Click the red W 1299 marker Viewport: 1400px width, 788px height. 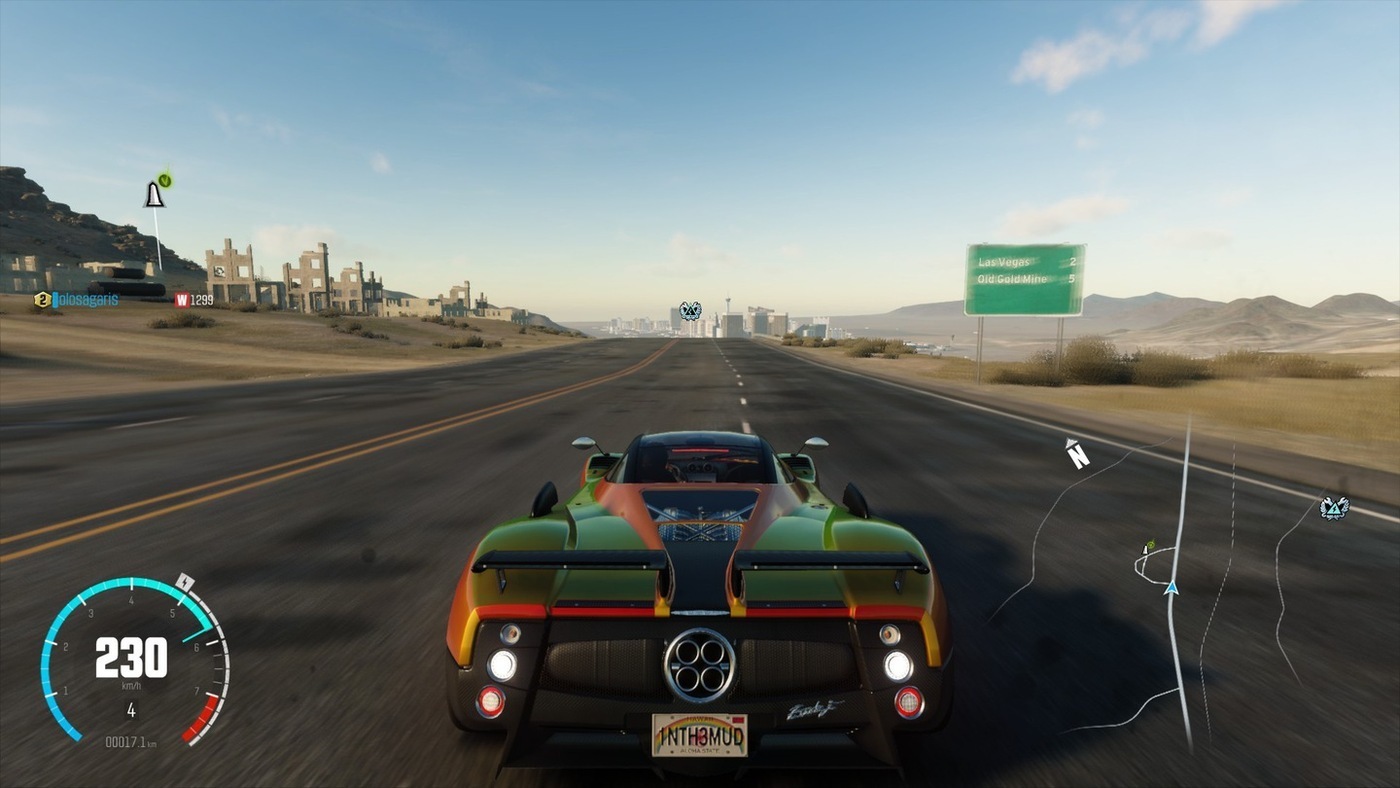click(x=194, y=299)
